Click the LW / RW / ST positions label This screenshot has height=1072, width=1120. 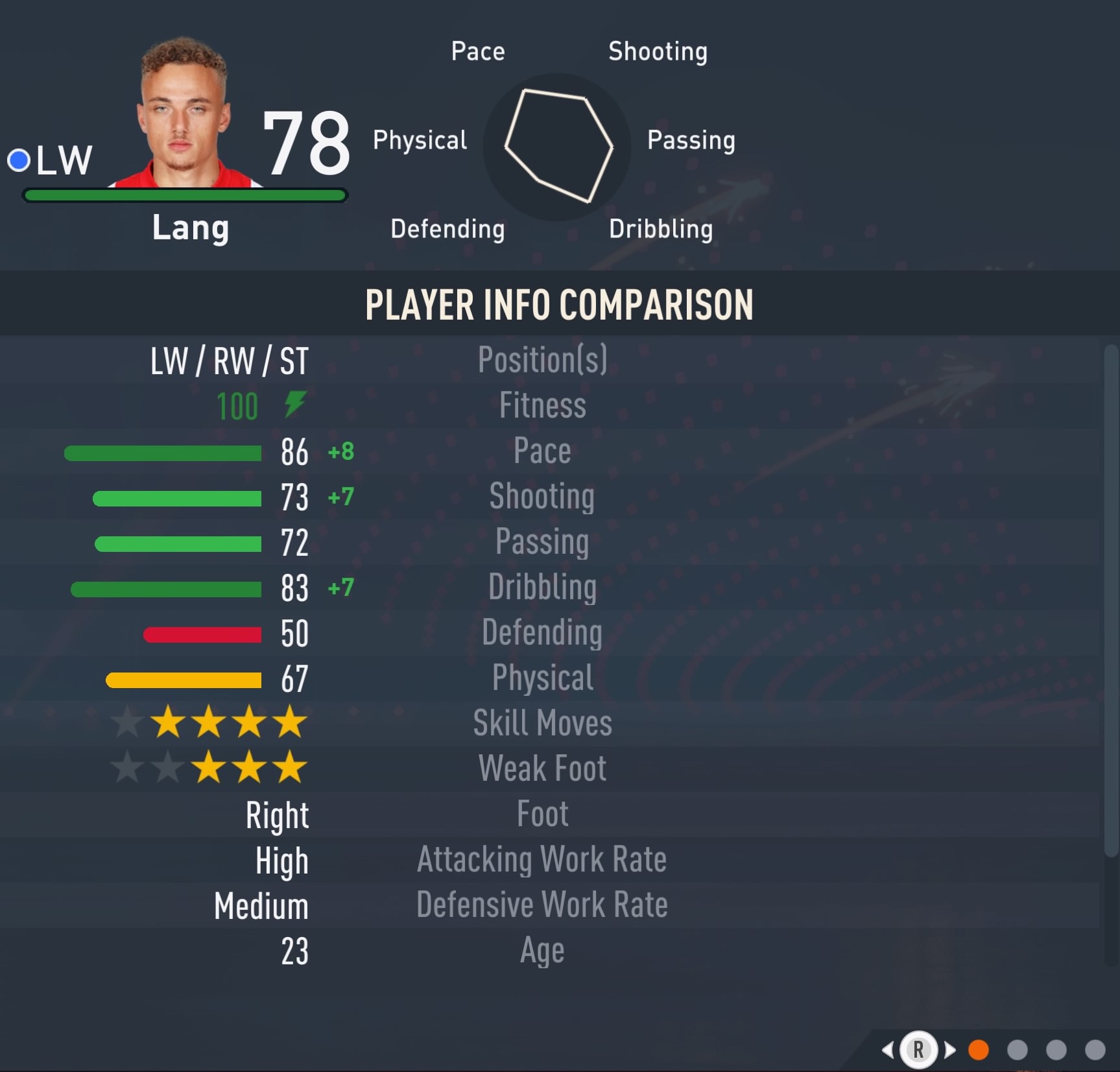(228, 361)
